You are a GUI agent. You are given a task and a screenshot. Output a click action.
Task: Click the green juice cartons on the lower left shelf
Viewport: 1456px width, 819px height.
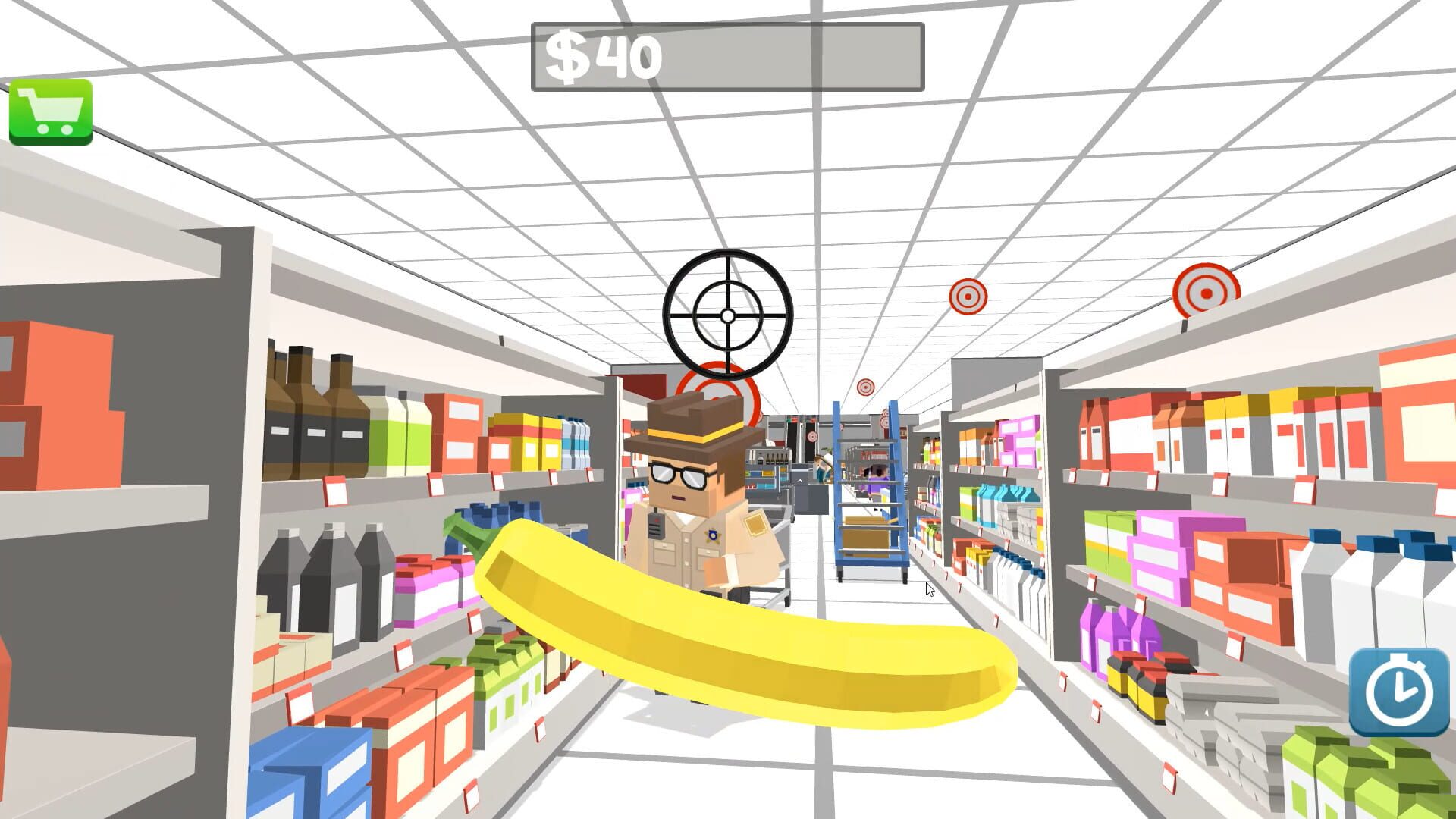(x=500, y=675)
